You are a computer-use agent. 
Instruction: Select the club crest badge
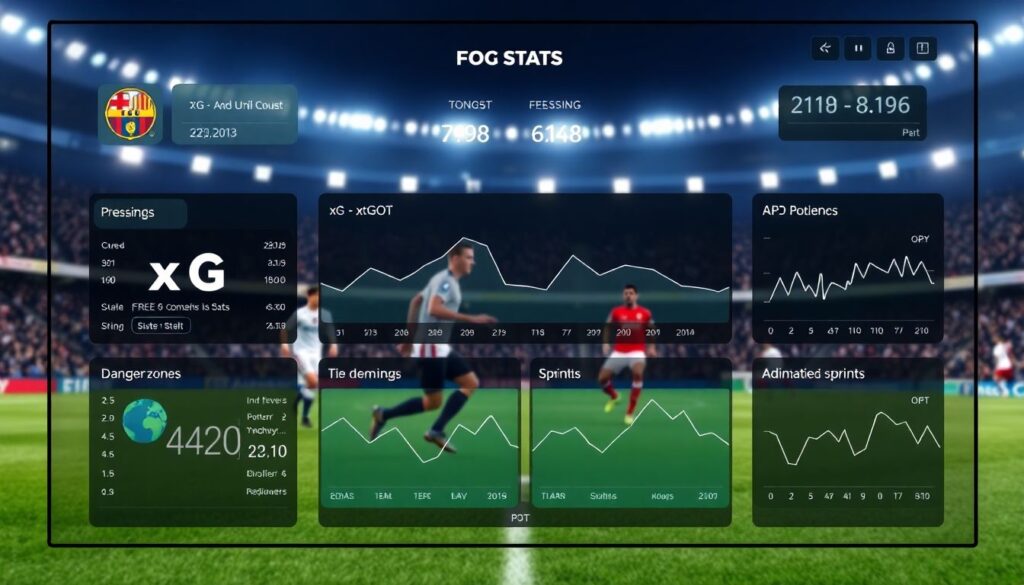(131, 113)
